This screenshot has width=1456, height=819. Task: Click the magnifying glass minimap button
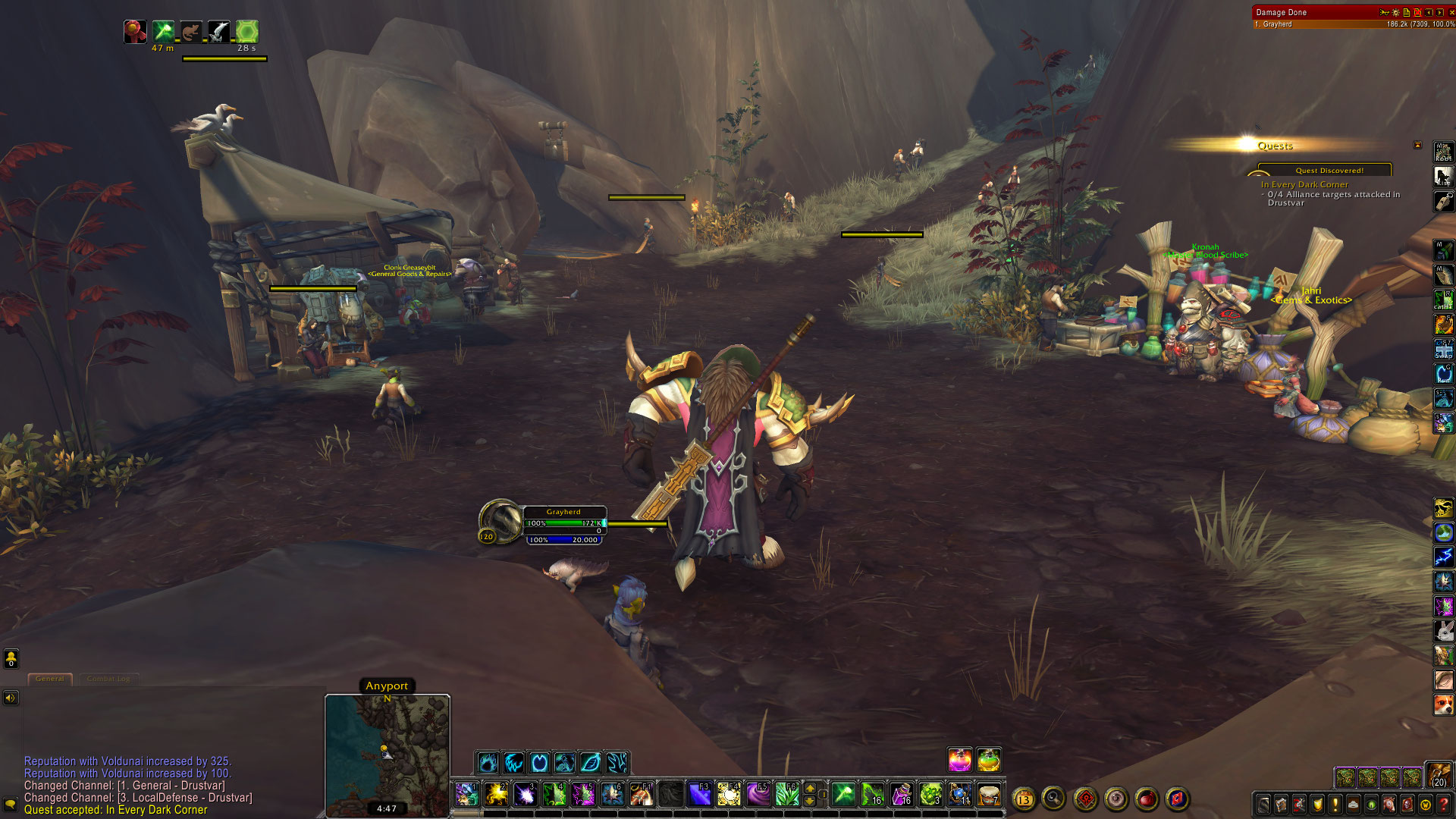pos(1053,798)
